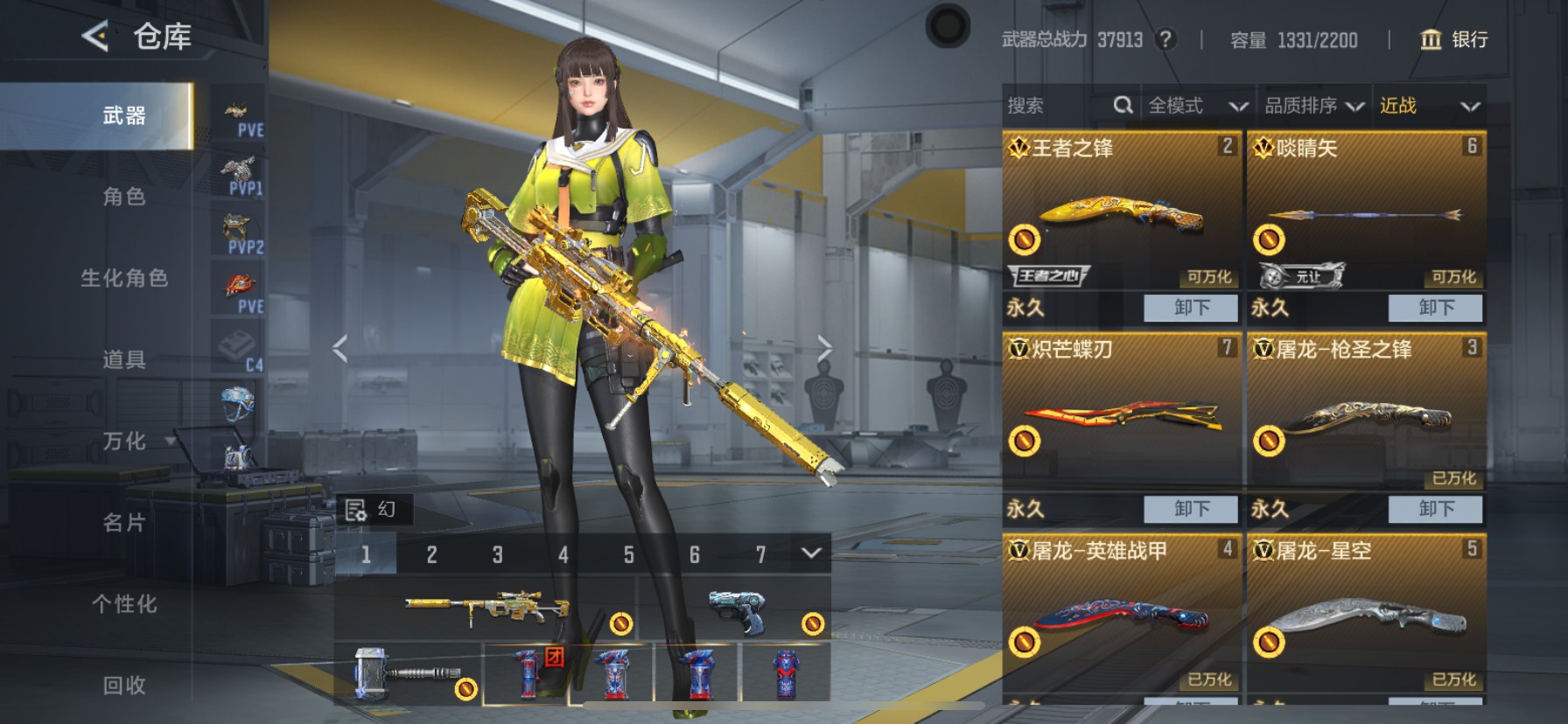Select the golden sniper rifle primary slot

(x=486, y=607)
